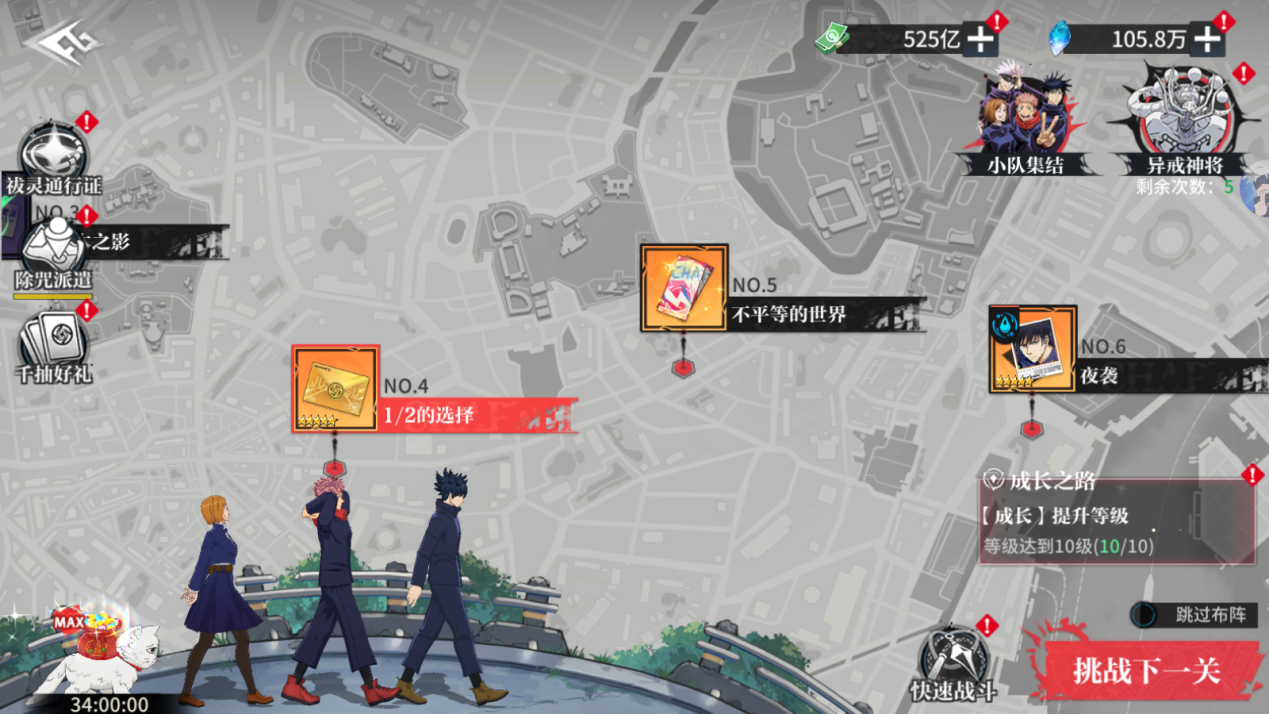The height and width of the screenshot is (714, 1269).
Task: Select stage NO.4 1/2的选择
Action: pyautogui.click(x=336, y=389)
